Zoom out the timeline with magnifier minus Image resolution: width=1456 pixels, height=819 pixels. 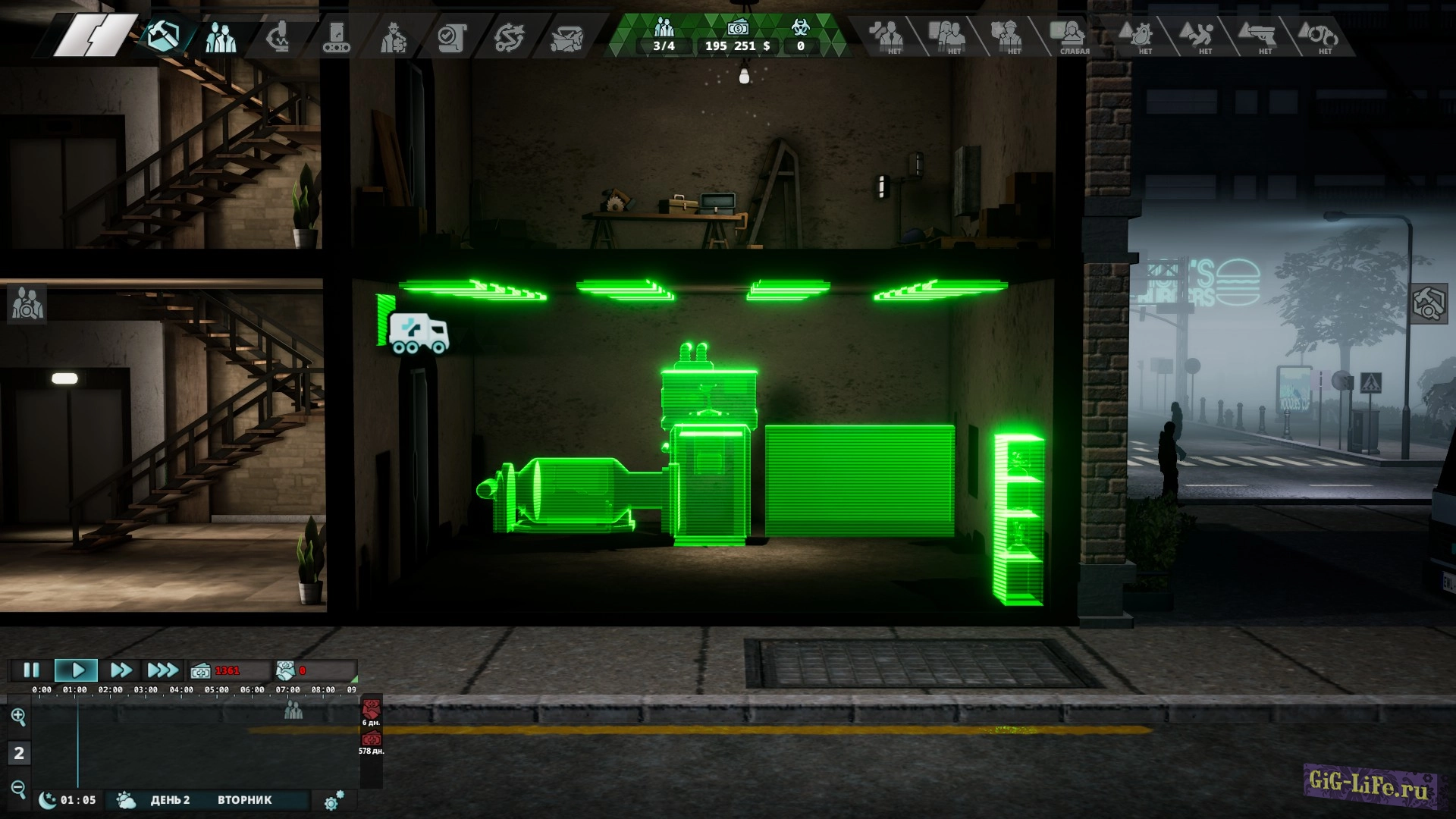(x=19, y=788)
